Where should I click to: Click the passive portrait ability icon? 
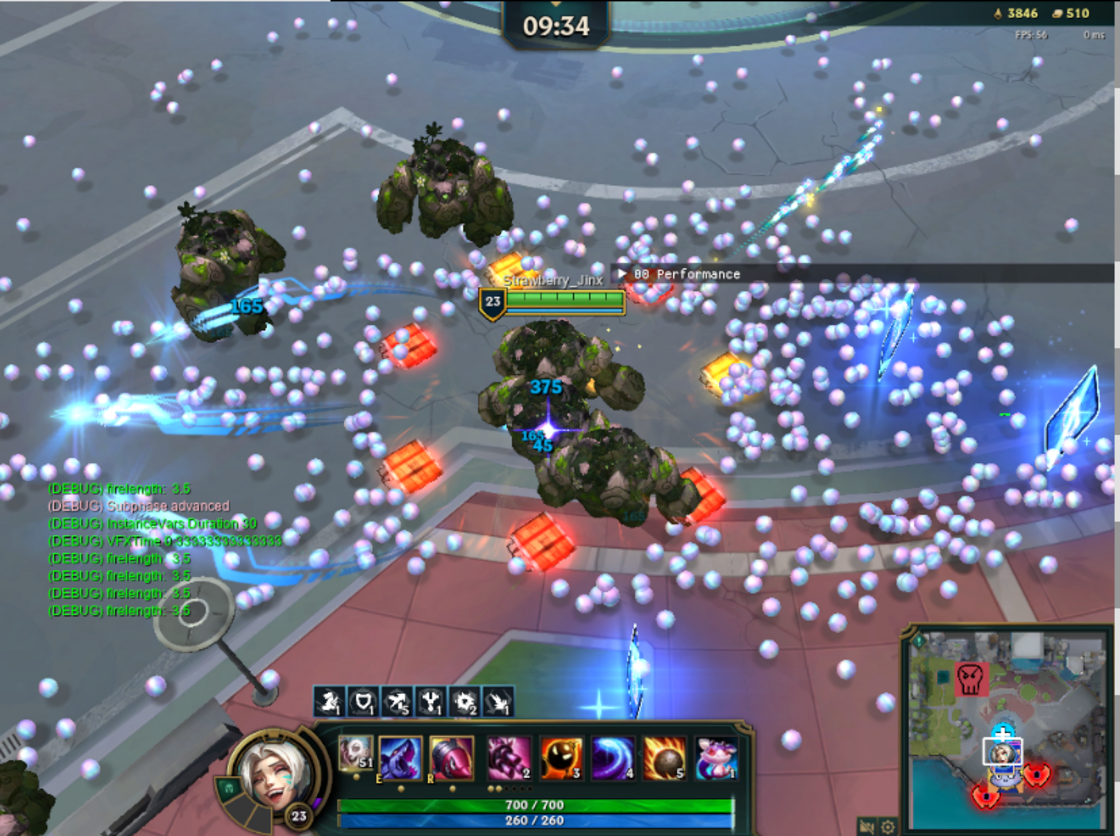355,753
